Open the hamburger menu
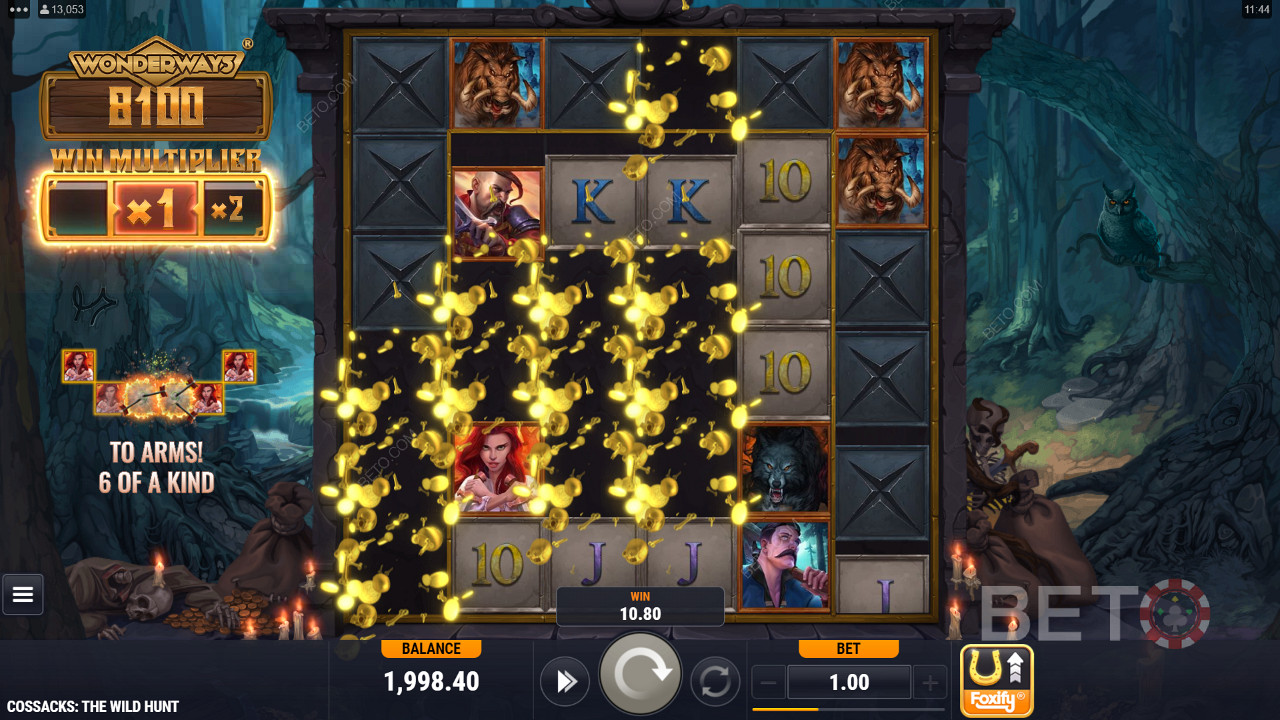 click(x=23, y=595)
